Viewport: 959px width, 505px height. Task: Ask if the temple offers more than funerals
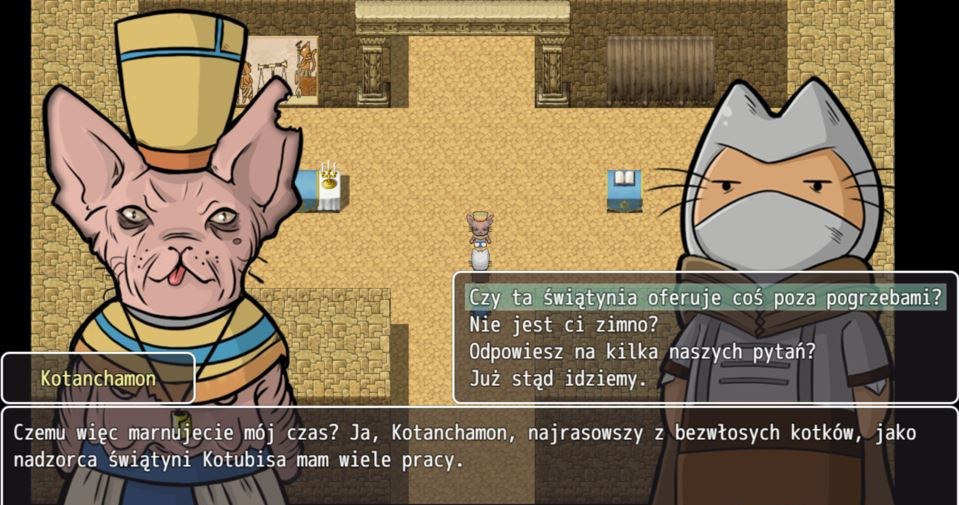pos(704,297)
